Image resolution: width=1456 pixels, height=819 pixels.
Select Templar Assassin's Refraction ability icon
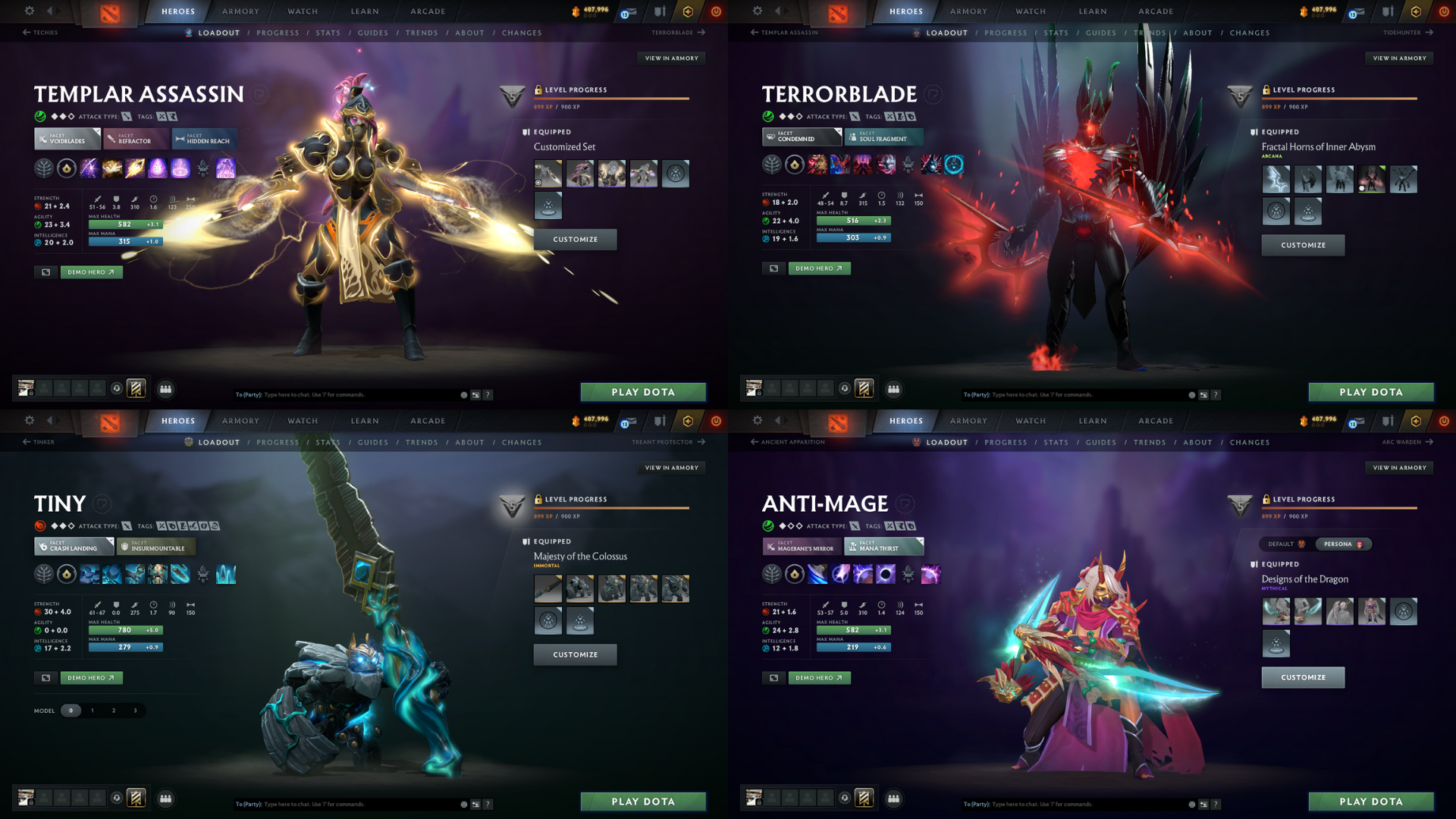[x=89, y=168]
